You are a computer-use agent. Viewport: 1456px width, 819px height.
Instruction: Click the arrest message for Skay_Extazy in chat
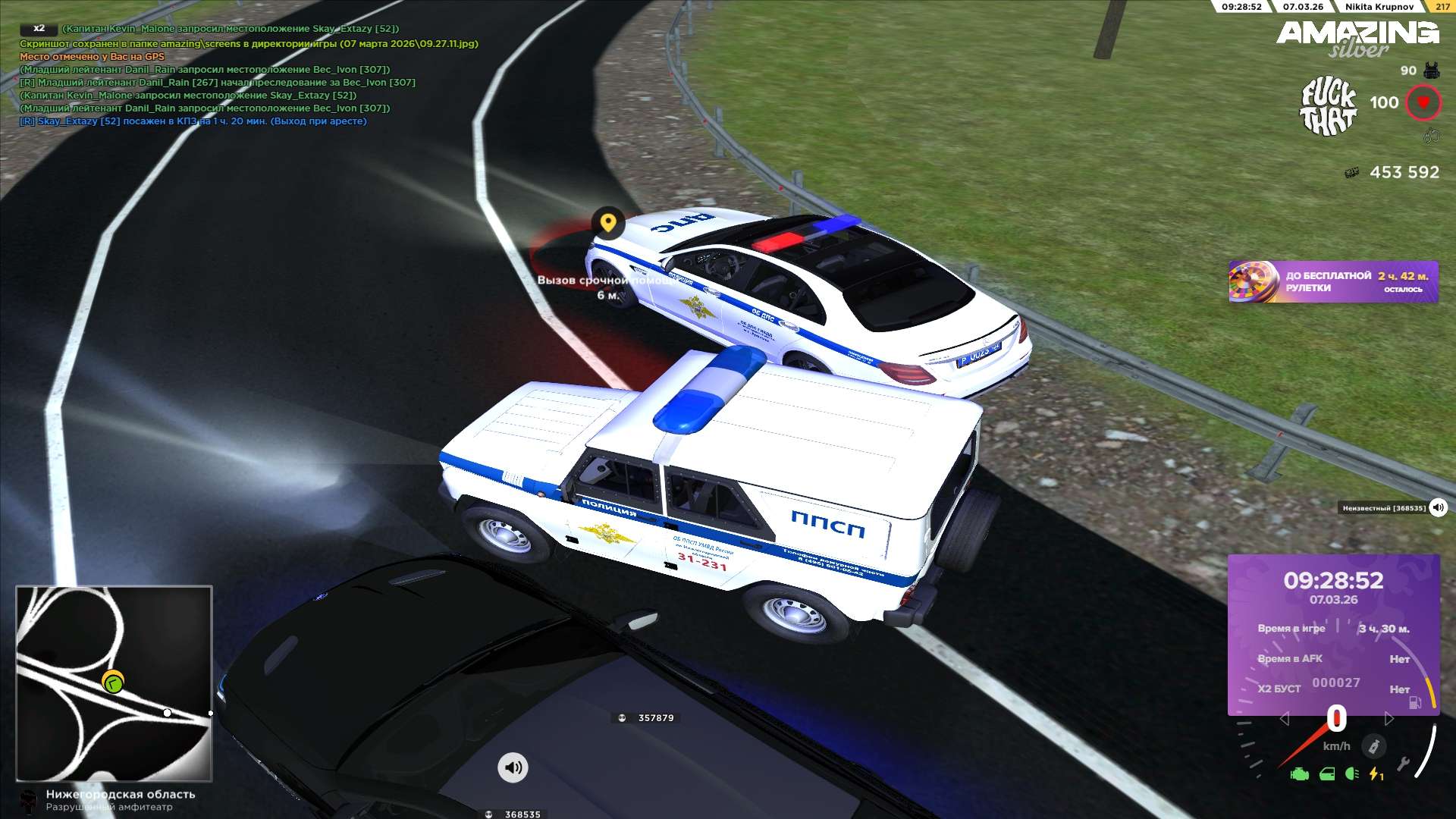193,121
